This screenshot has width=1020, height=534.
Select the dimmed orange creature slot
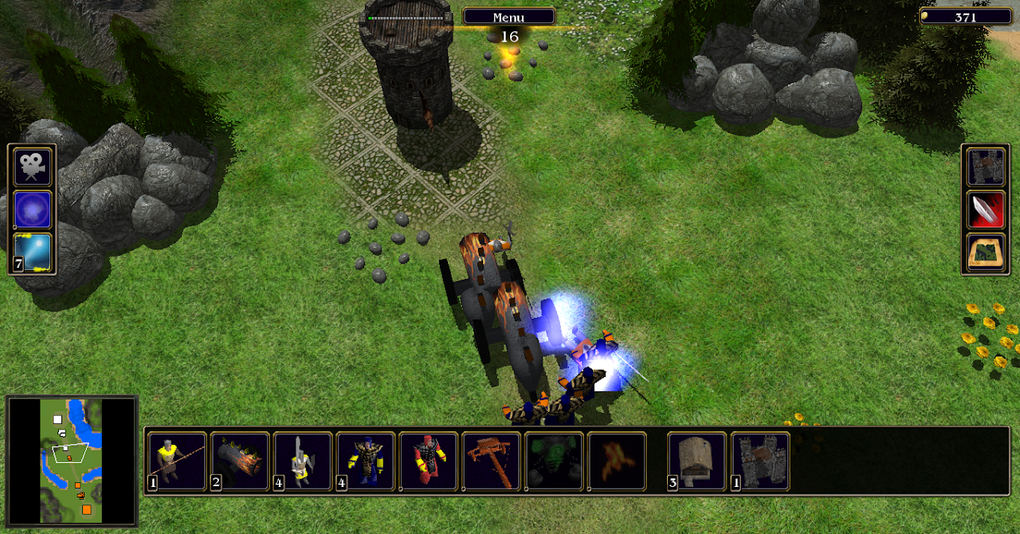pyautogui.click(x=617, y=461)
